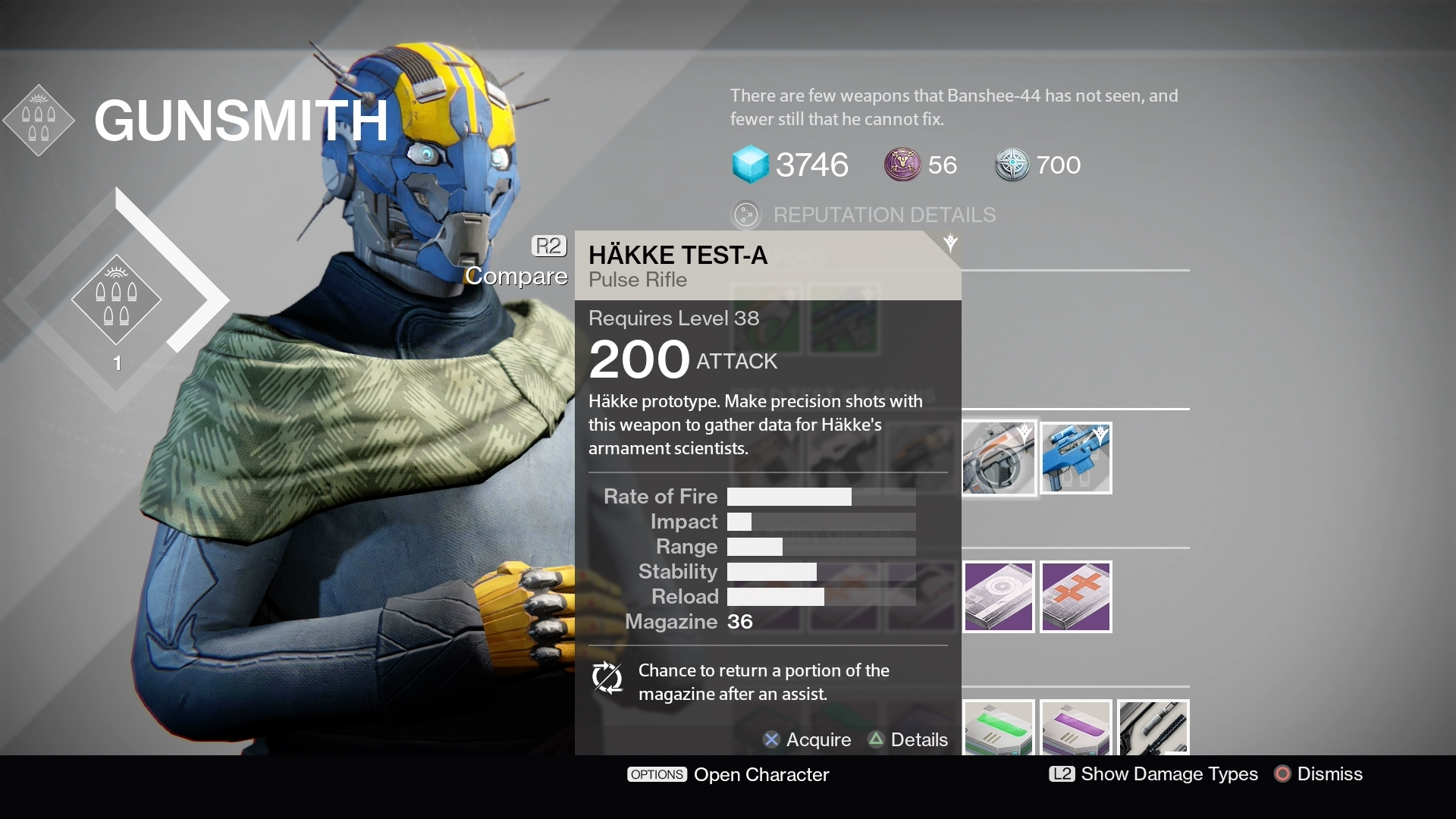Choose the purple telemetry with orange crosses
The width and height of the screenshot is (1456, 819).
pyautogui.click(x=1075, y=597)
